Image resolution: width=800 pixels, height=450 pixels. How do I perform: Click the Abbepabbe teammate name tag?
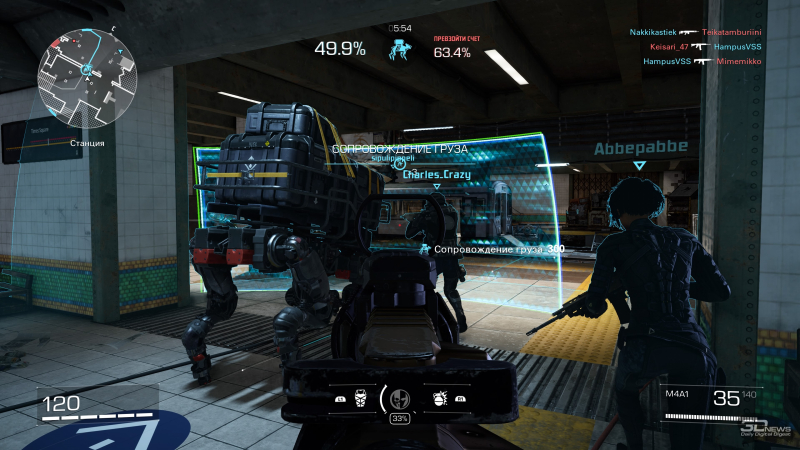tap(640, 147)
